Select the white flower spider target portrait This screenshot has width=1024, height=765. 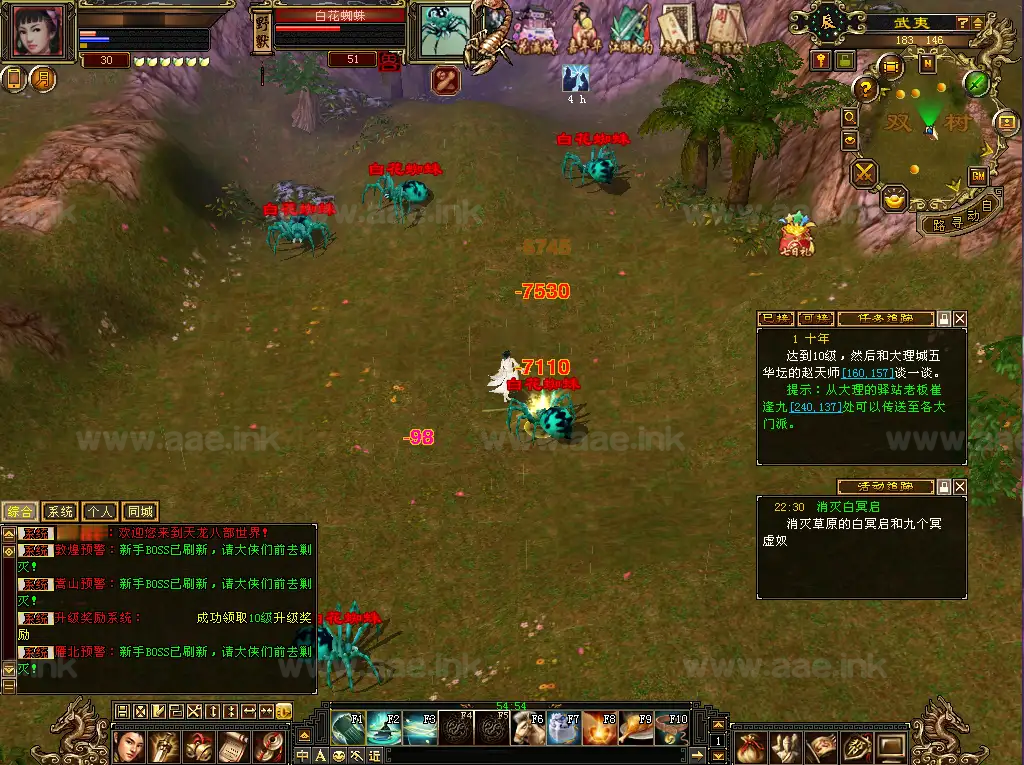[442, 29]
